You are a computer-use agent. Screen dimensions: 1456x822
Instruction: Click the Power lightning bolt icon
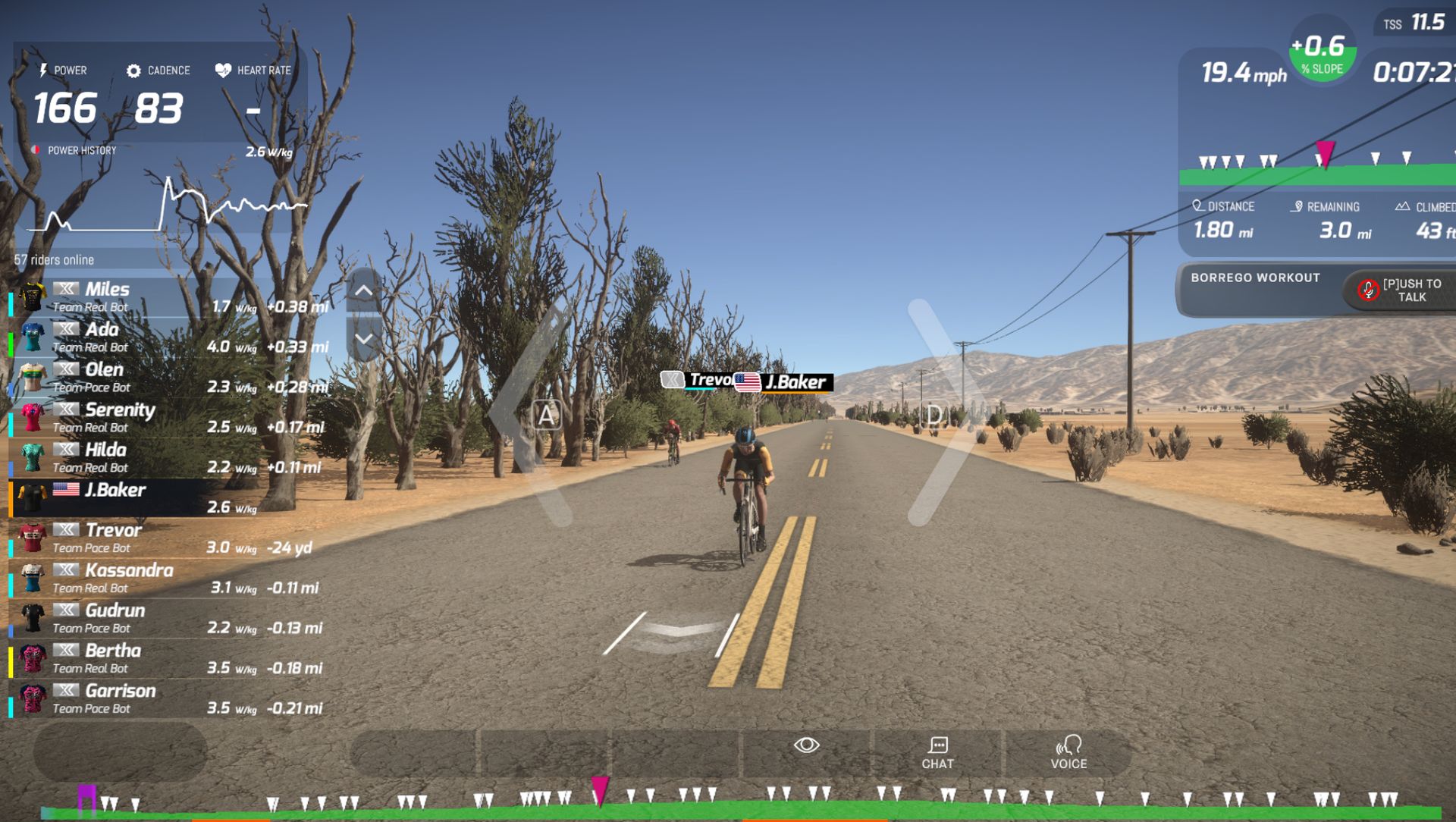coord(44,70)
